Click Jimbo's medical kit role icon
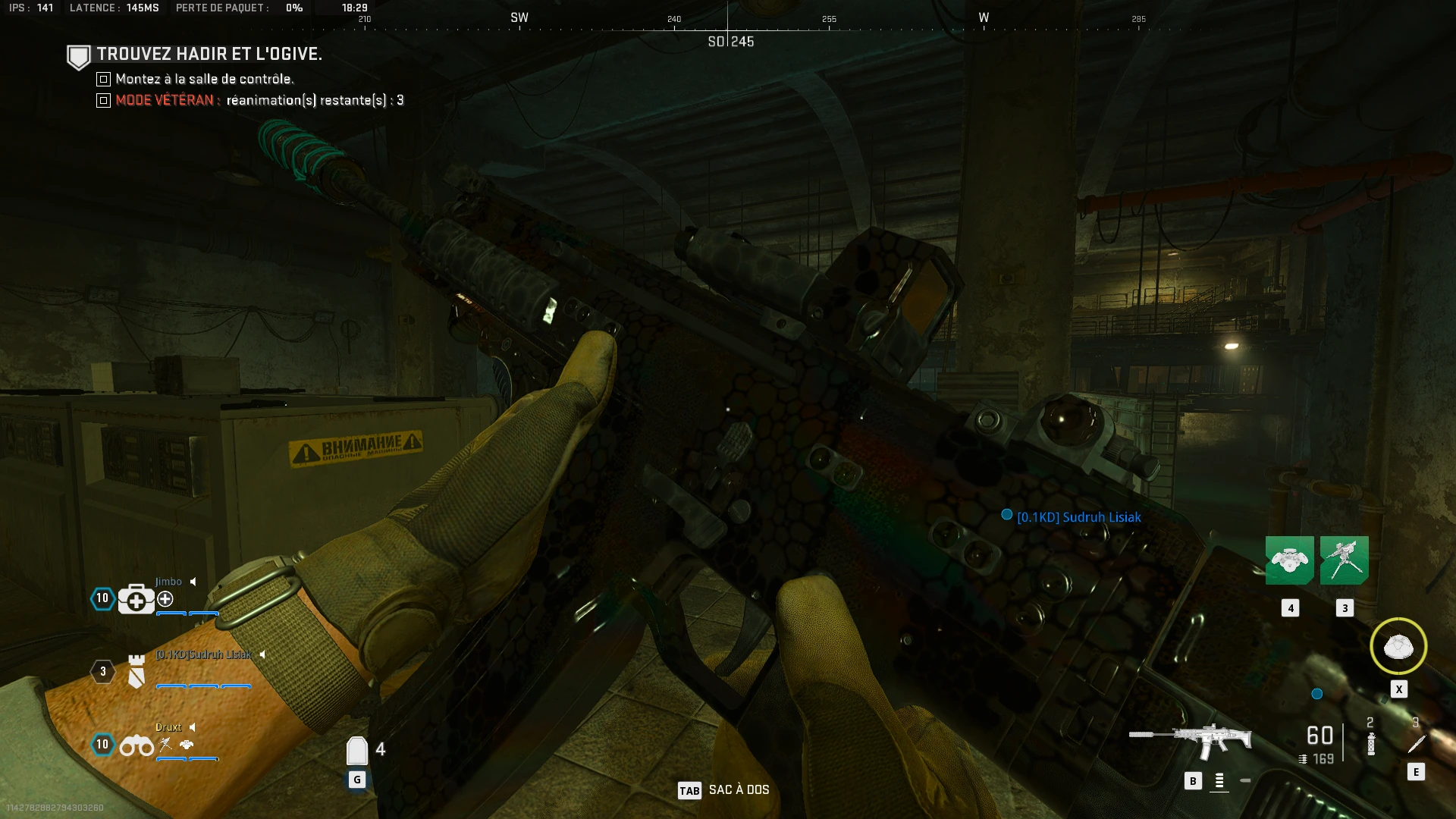The width and height of the screenshot is (1456, 819). [136, 599]
